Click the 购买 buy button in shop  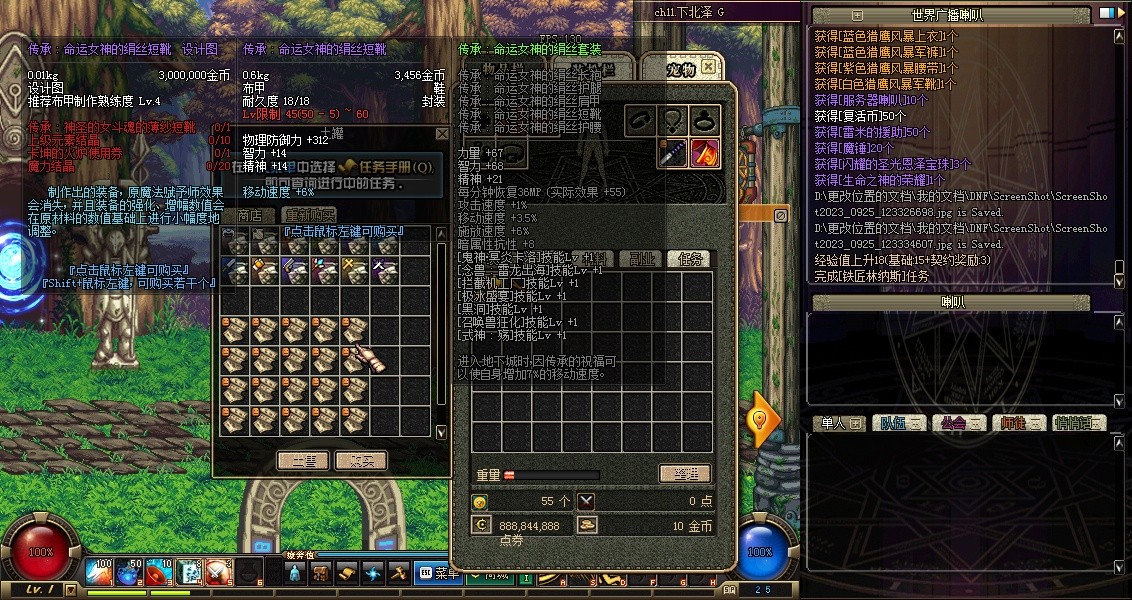(360, 461)
